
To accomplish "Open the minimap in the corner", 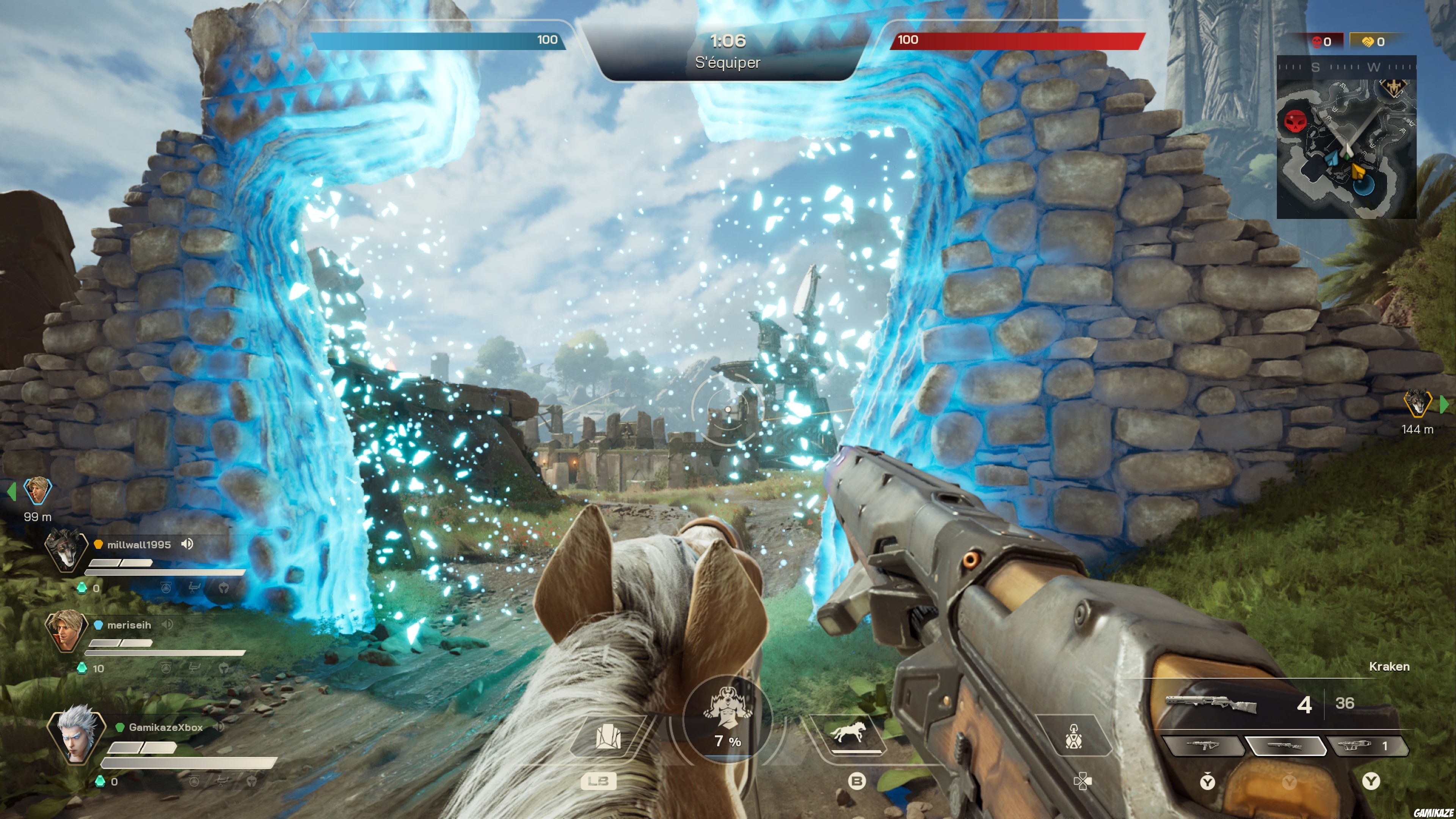I will click(x=1346, y=137).
